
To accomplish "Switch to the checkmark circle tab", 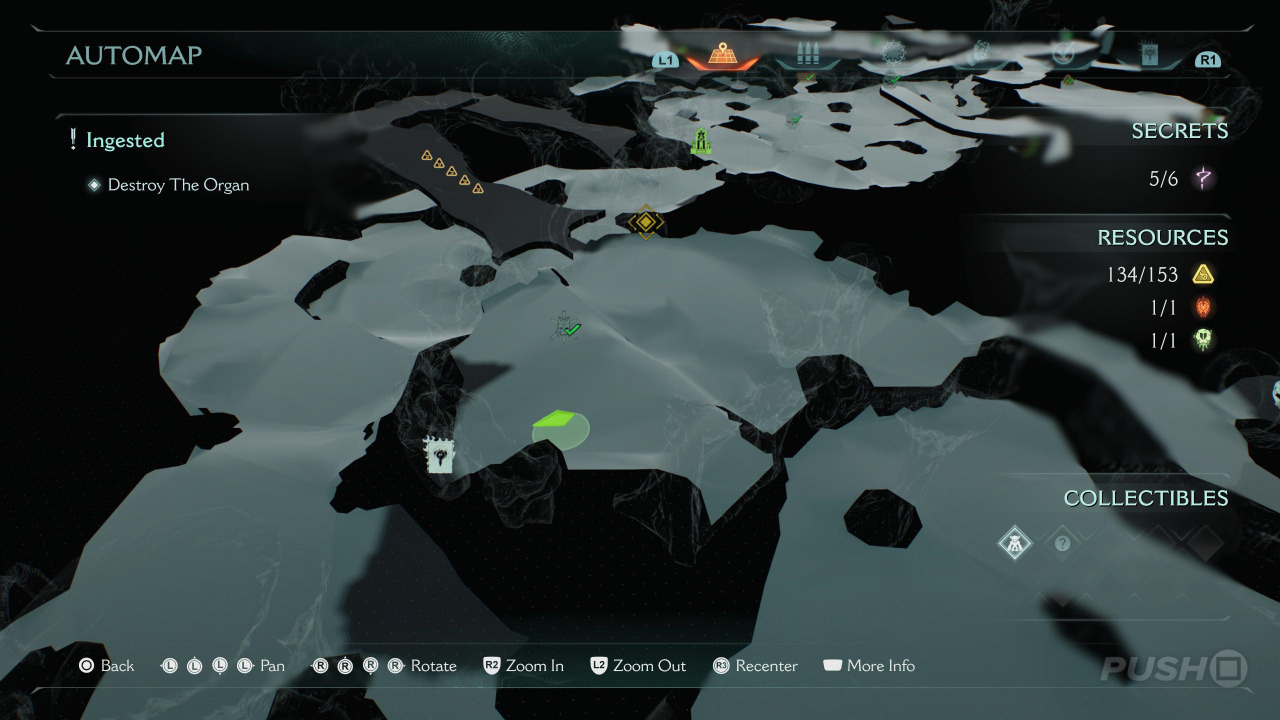I will 1062,54.
